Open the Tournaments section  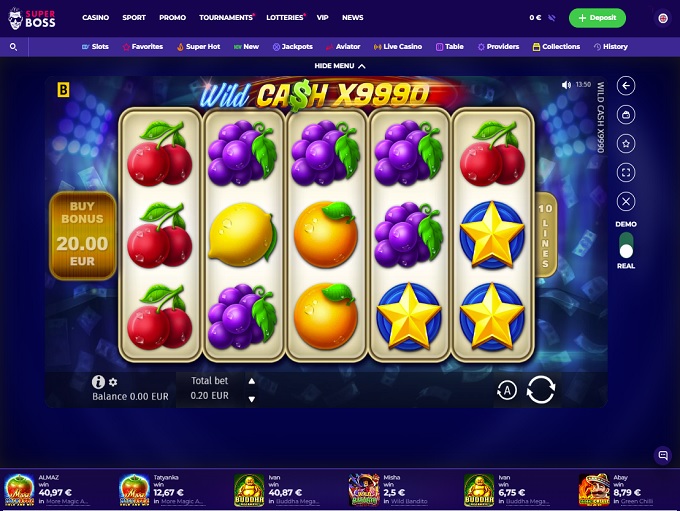pyautogui.click(x=226, y=18)
